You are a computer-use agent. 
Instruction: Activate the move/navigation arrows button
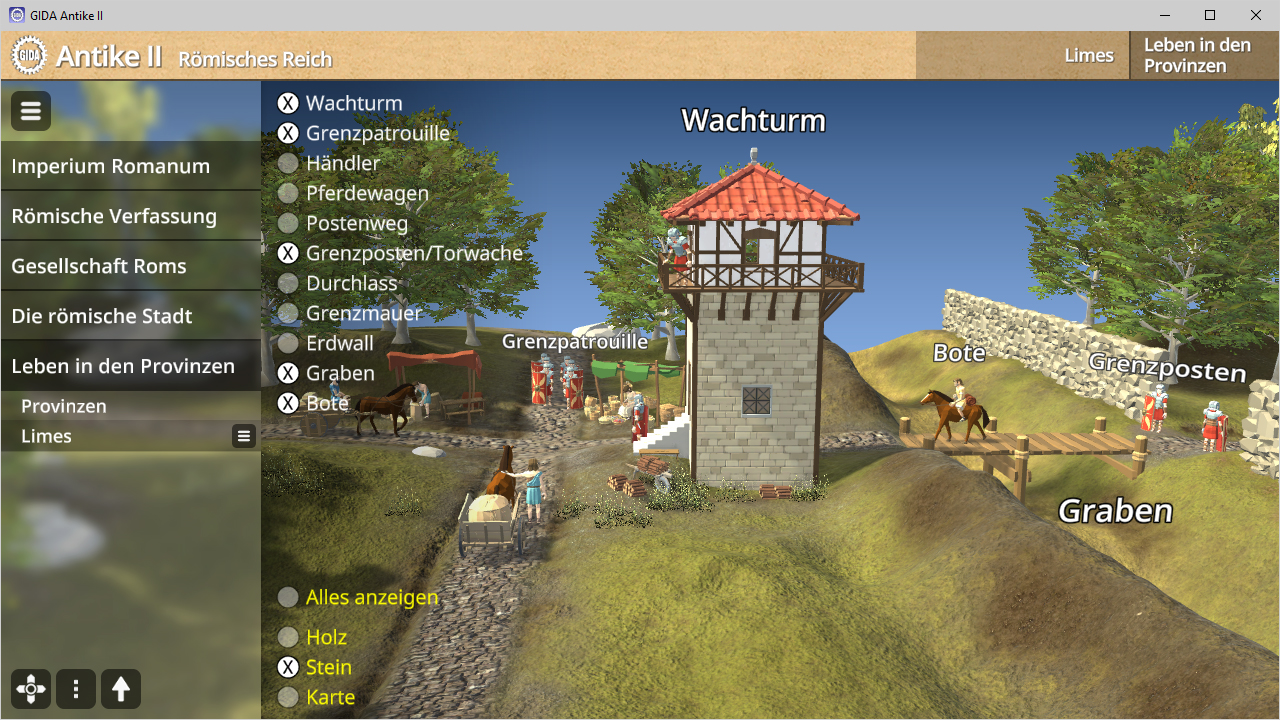pos(31,689)
